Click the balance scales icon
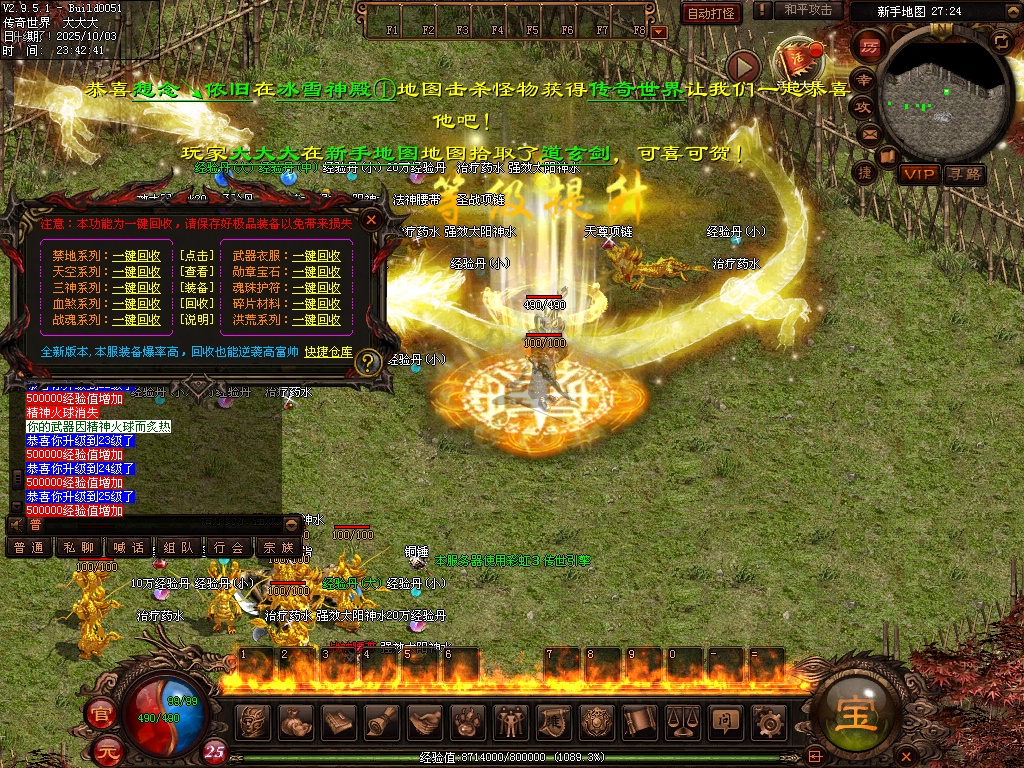This screenshot has width=1024, height=768. (x=683, y=721)
